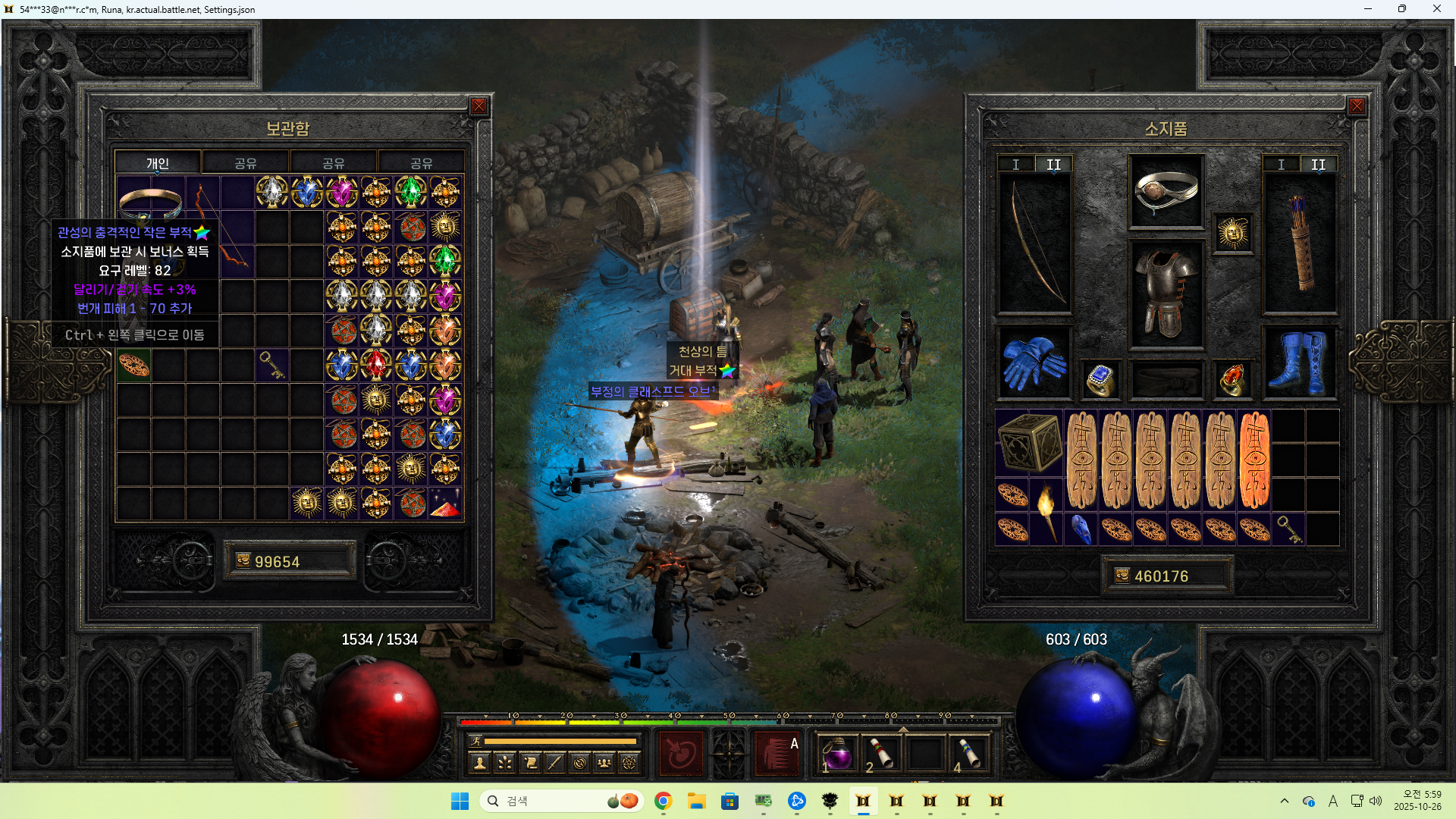Select the equipped body armor
The width and height of the screenshot is (1456, 819).
[x=1166, y=294]
